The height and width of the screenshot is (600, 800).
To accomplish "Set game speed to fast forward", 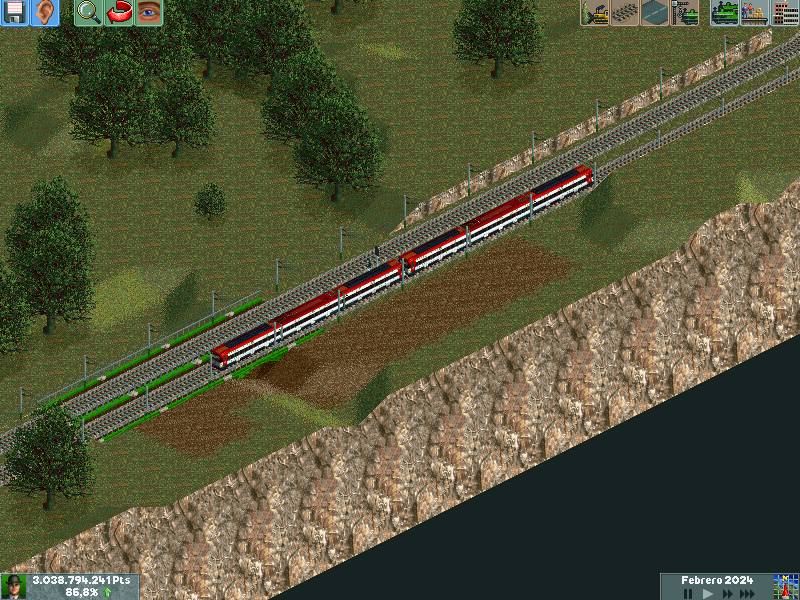I will point(726,594).
